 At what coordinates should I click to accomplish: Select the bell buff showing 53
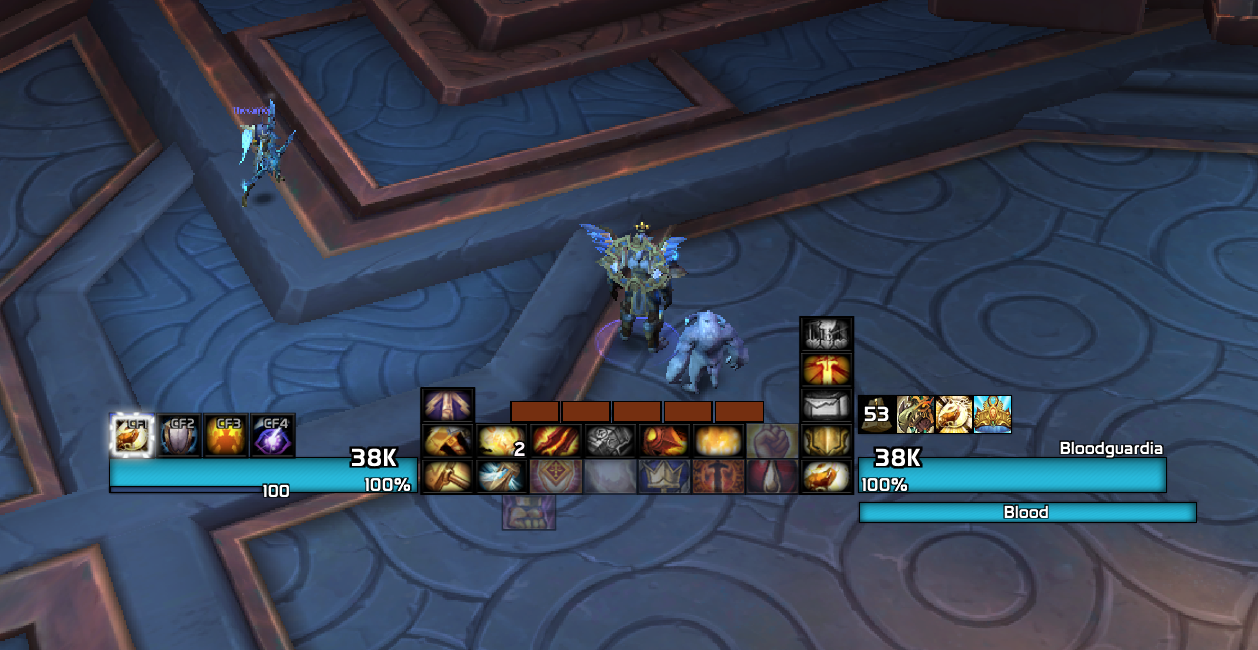pos(877,414)
